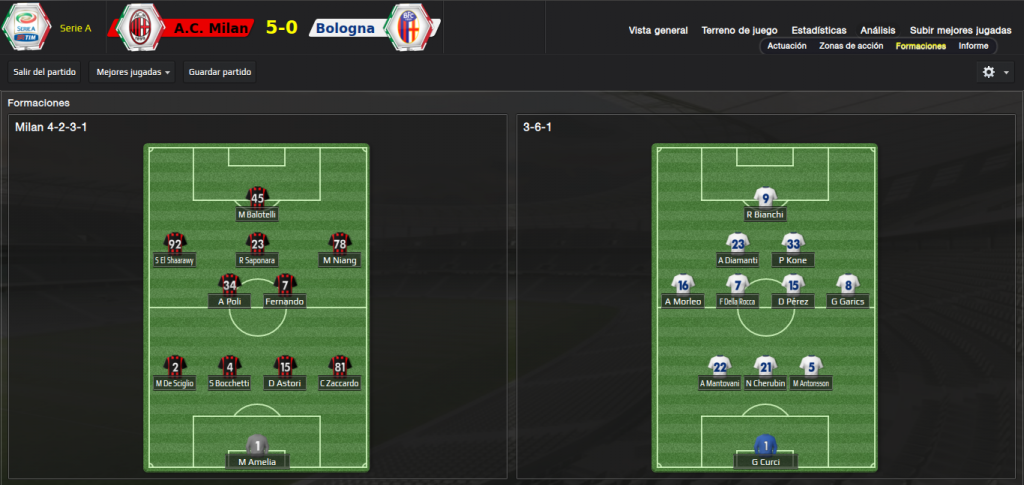
Task: Select Bologna goalkeeper G Curci
Action: tap(766, 461)
